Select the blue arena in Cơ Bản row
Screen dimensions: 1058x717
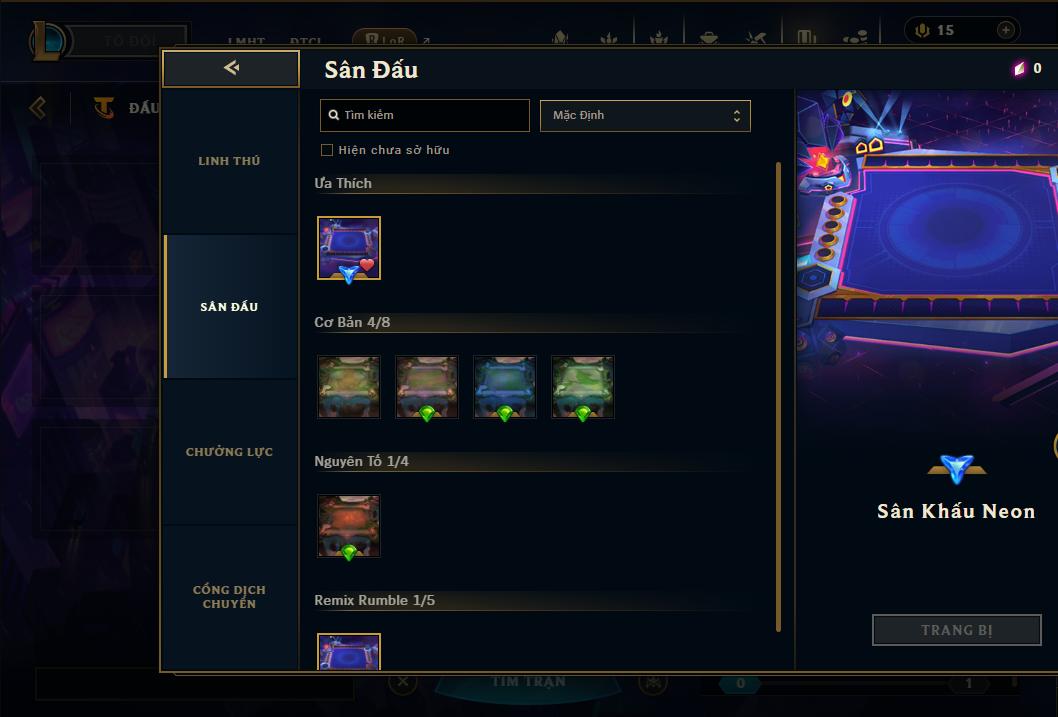coord(505,386)
